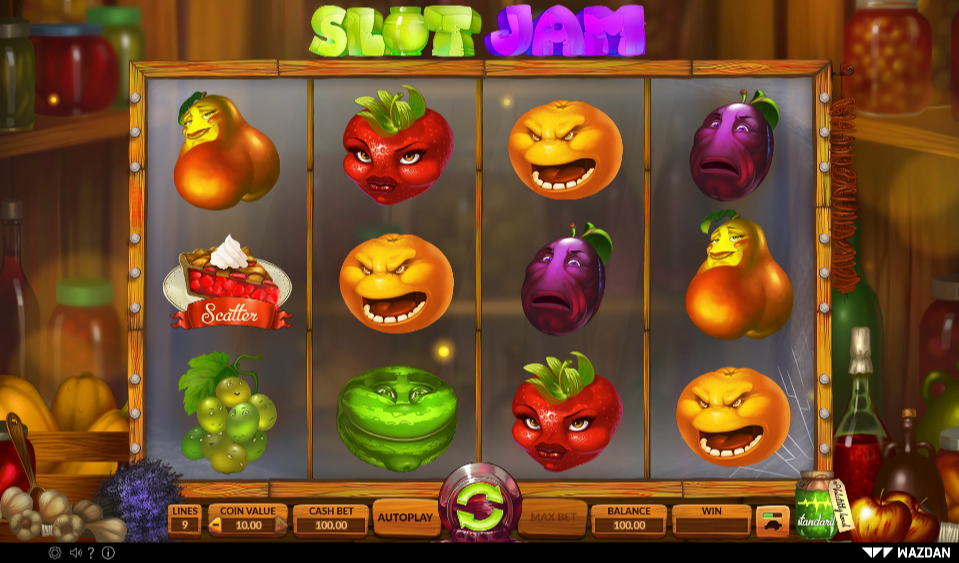Select the Max Bet button

pos(551,518)
